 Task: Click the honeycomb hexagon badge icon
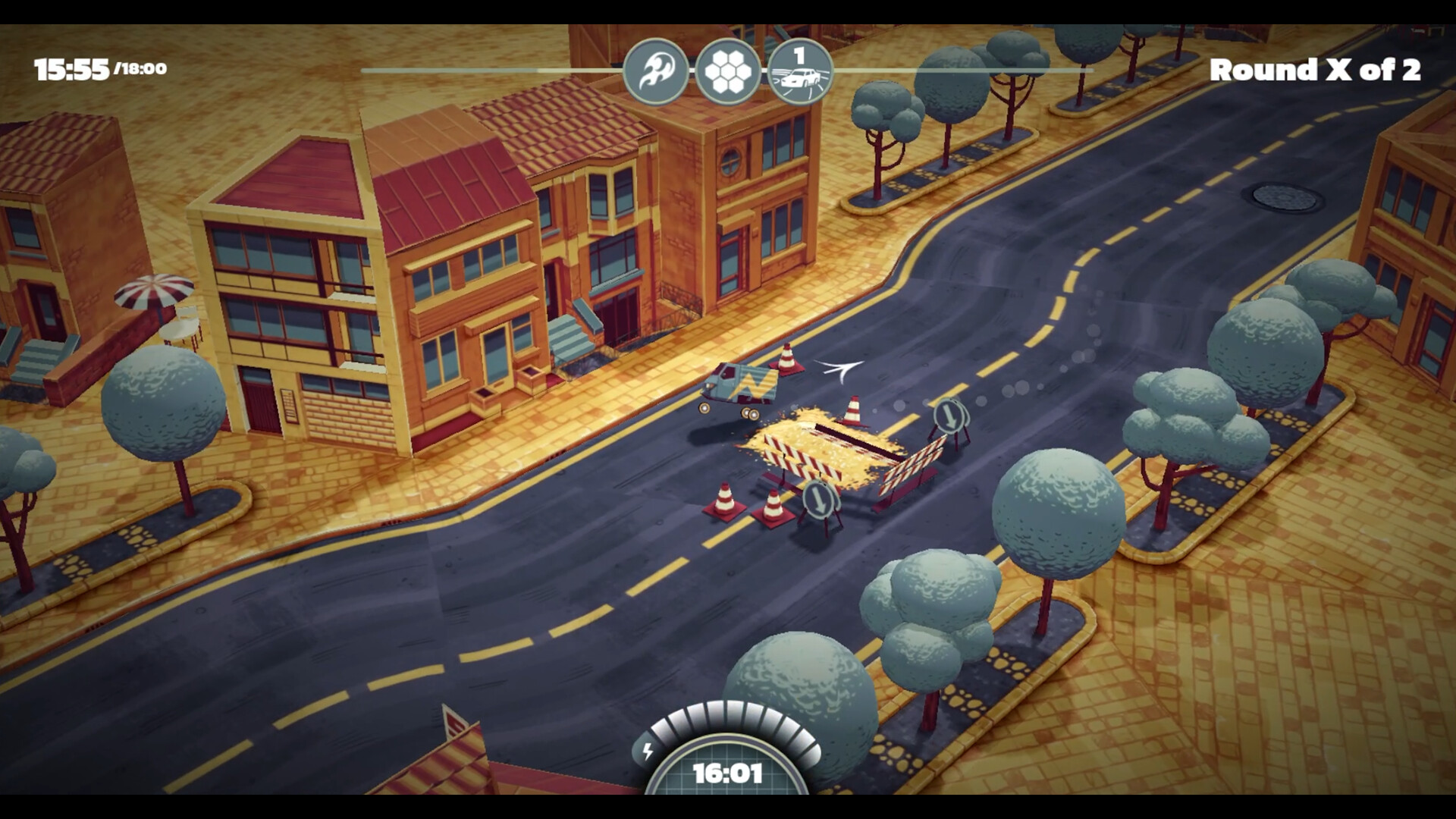(729, 71)
